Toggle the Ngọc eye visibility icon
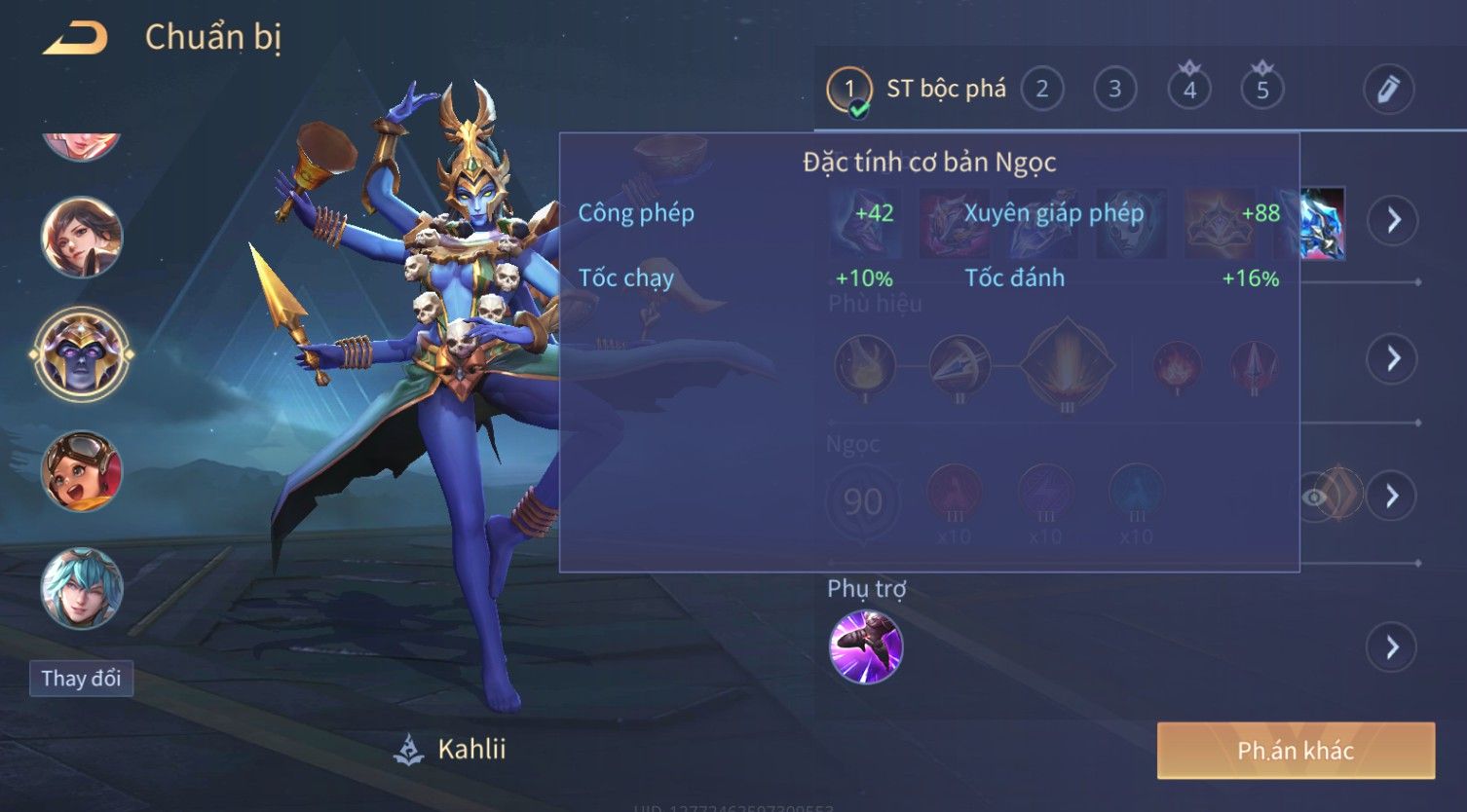 pos(1315,498)
